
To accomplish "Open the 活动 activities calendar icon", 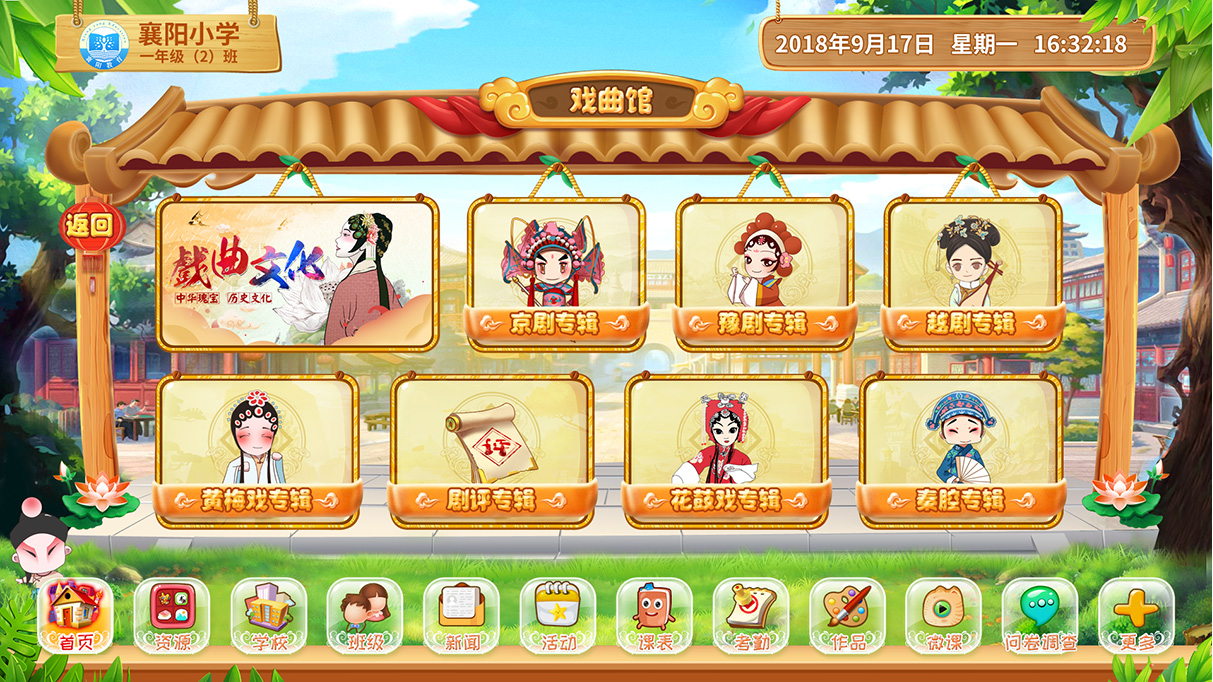I will point(558,615).
